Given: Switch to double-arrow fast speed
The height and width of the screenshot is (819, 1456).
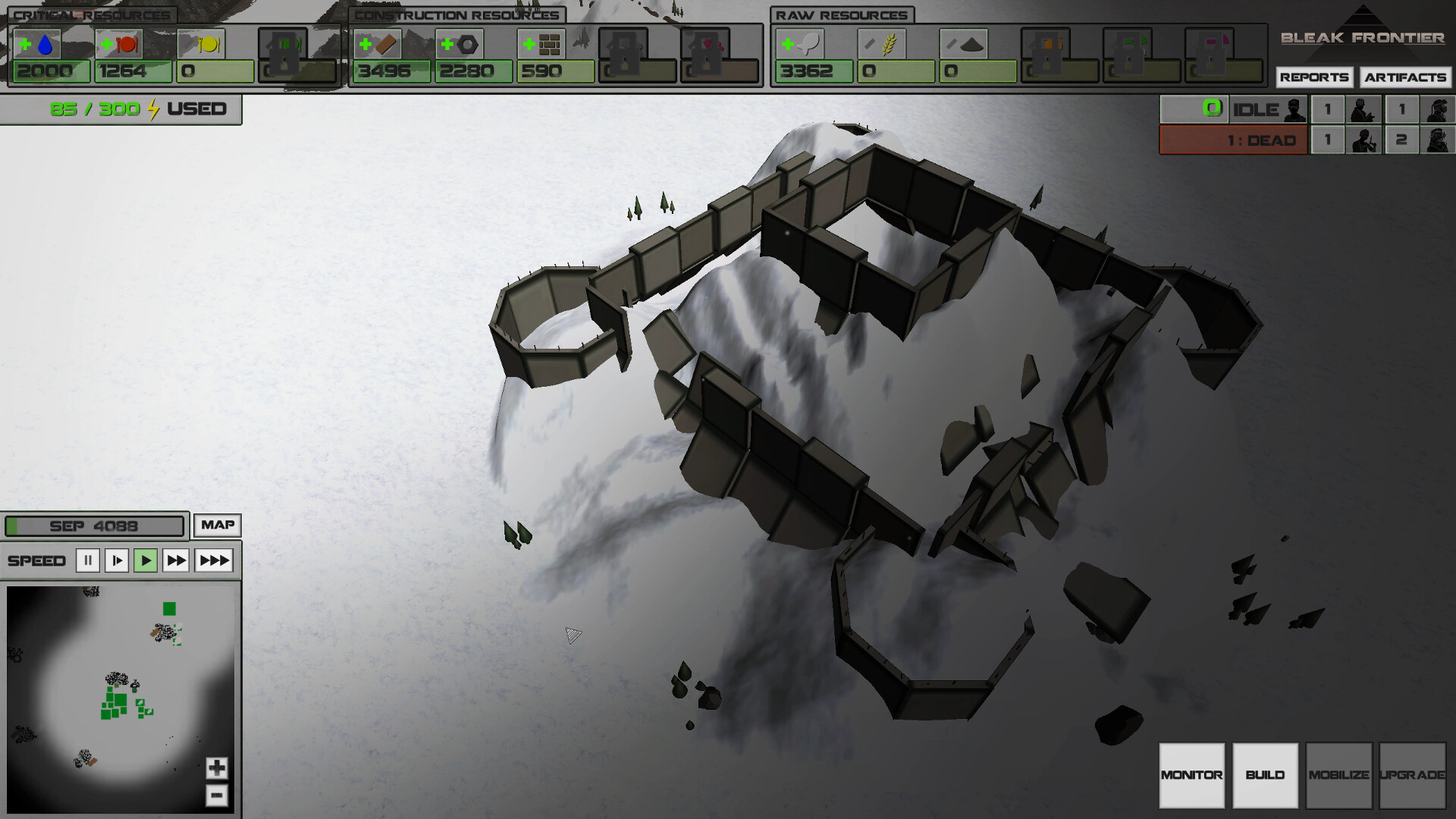Looking at the screenshot, I should [177, 560].
